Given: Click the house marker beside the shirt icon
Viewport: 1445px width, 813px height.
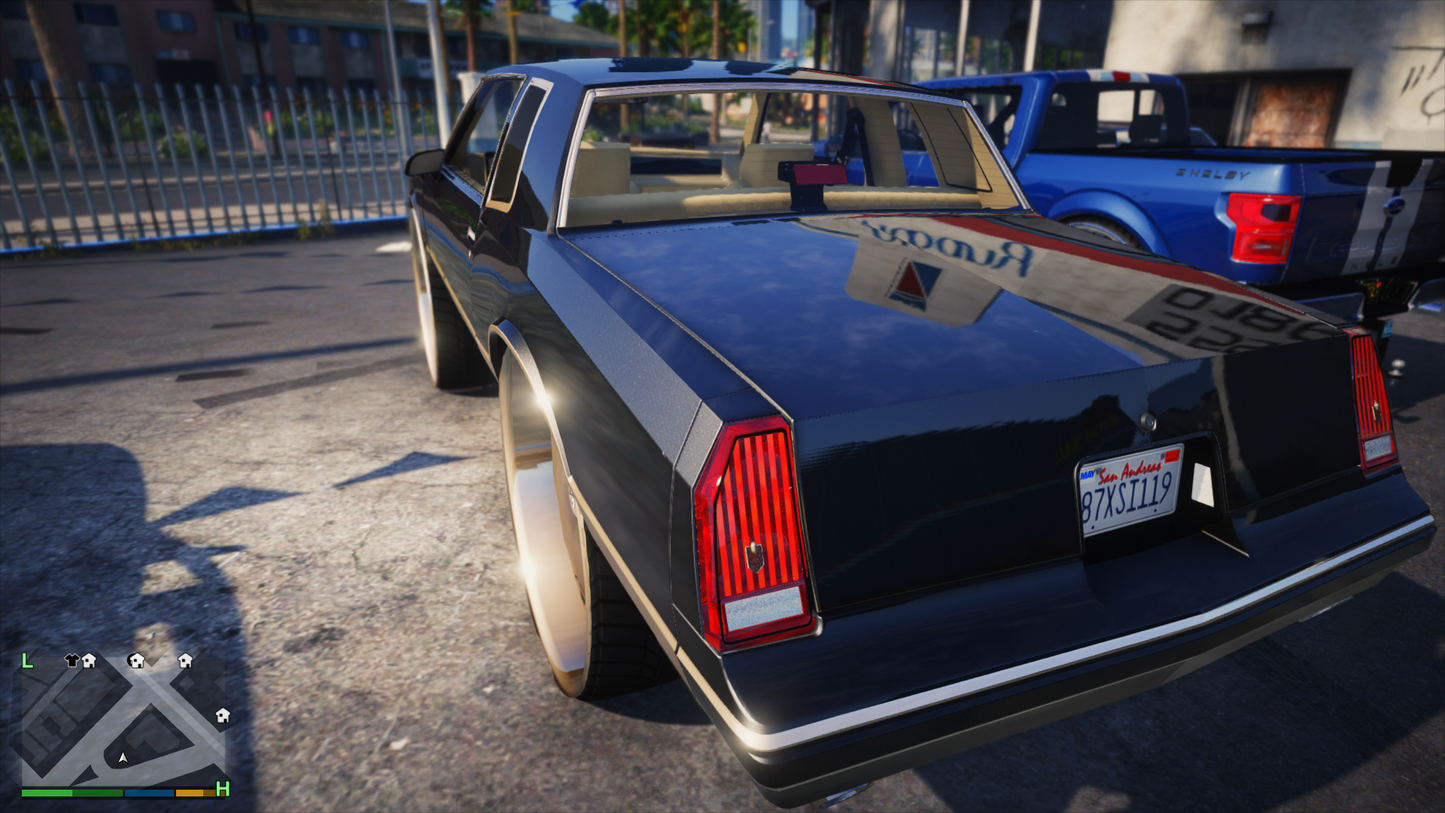Looking at the screenshot, I should (89, 660).
